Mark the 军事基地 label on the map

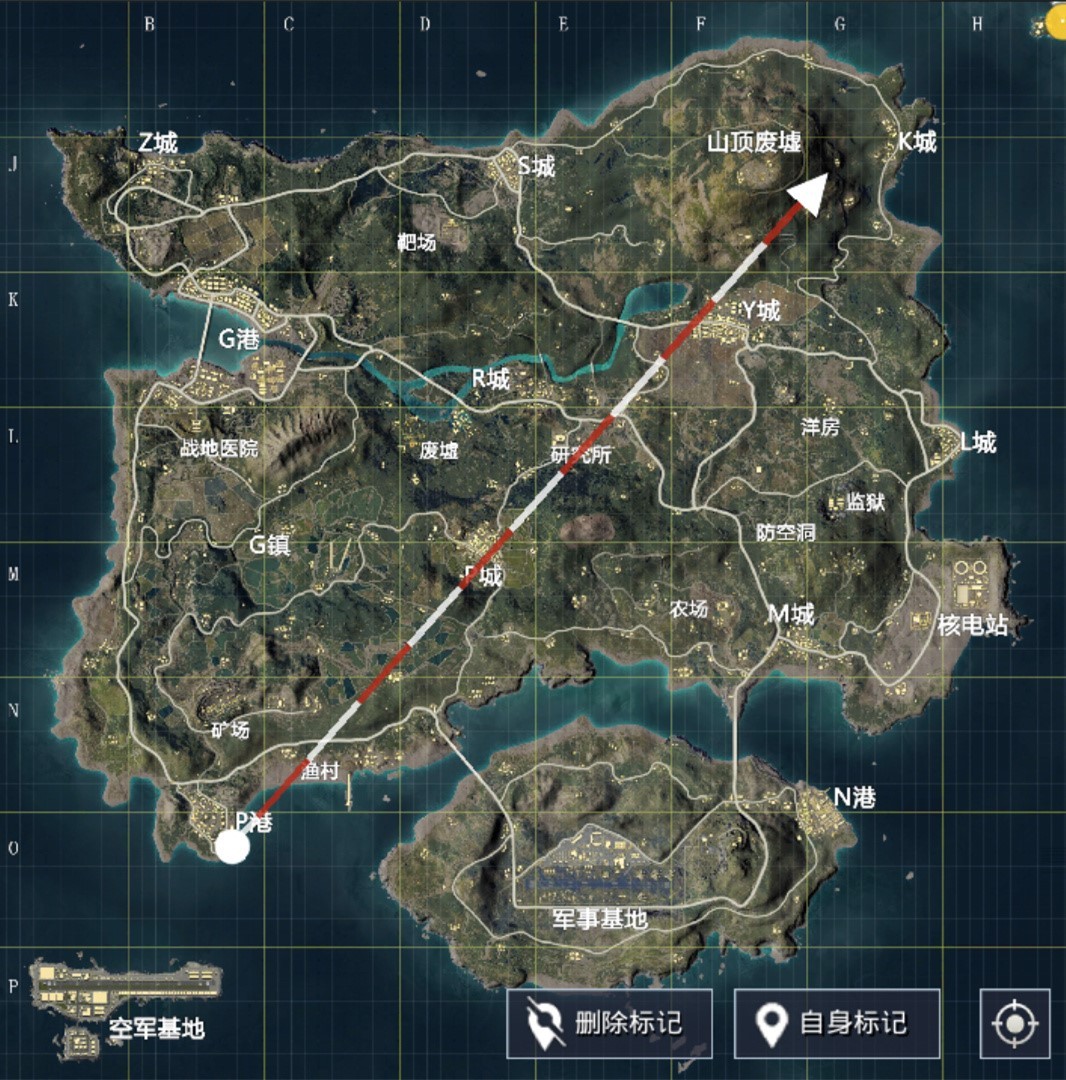(600, 918)
